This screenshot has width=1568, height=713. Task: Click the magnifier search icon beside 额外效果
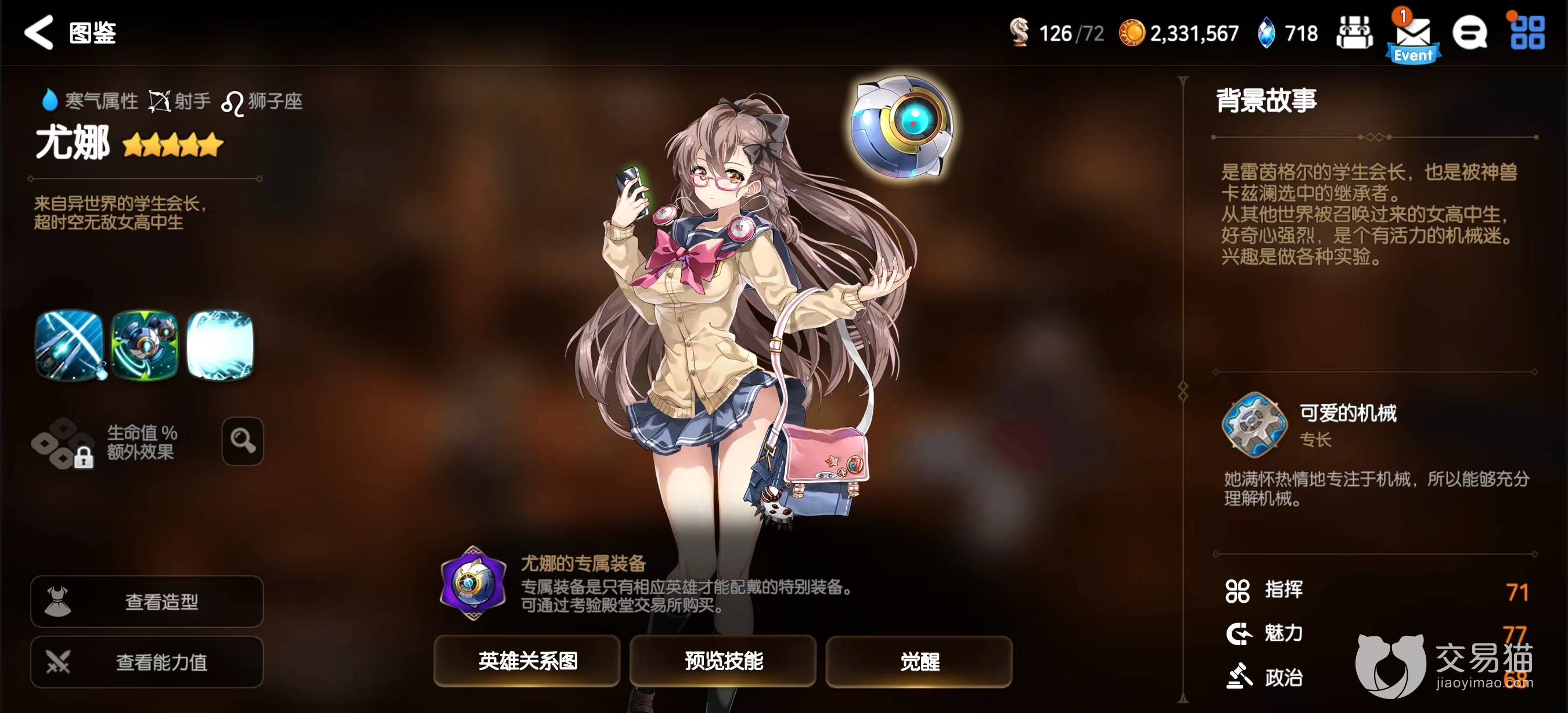(x=242, y=441)
